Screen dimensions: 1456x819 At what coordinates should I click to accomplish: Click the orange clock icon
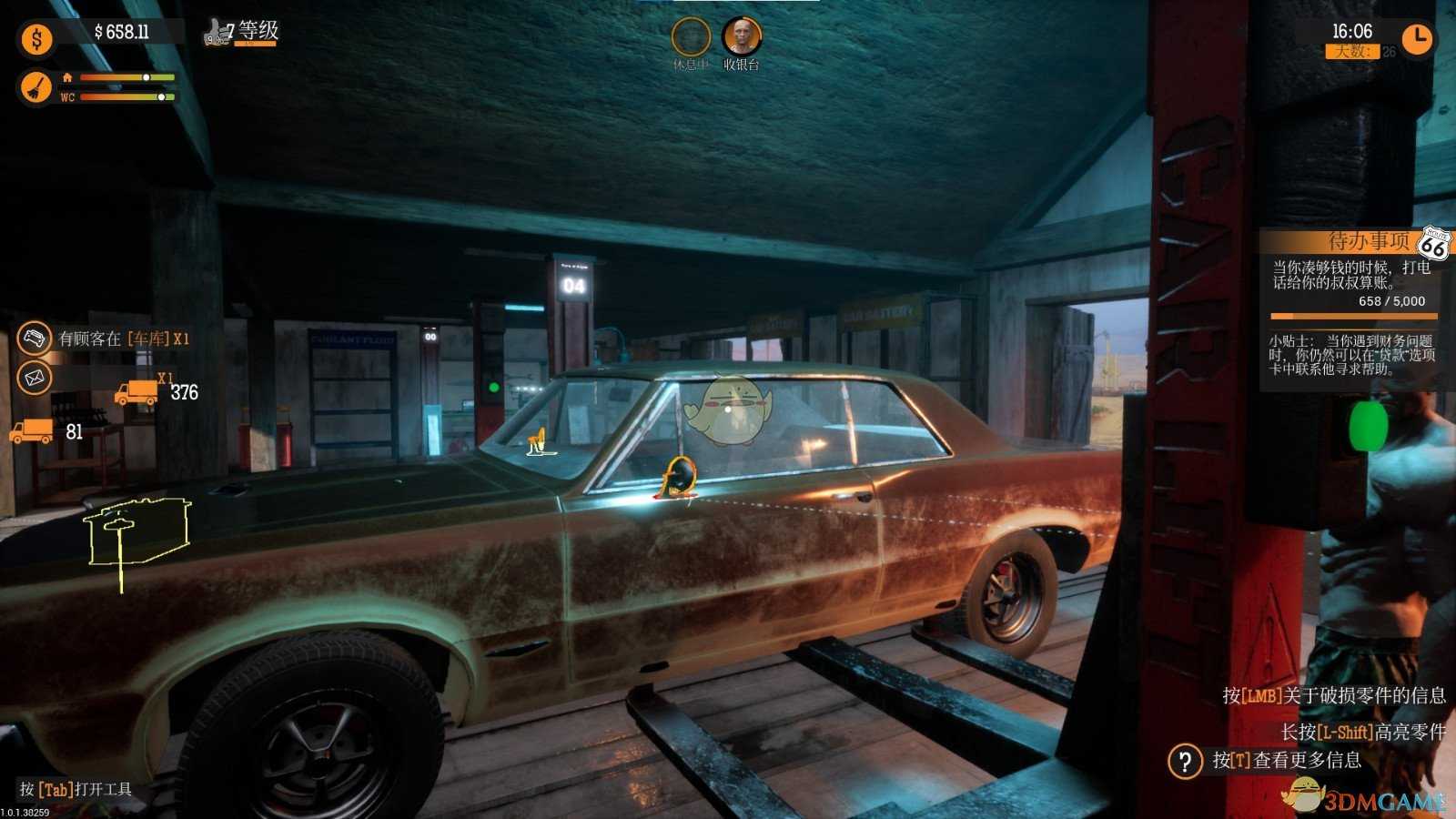click(1416, 38)
